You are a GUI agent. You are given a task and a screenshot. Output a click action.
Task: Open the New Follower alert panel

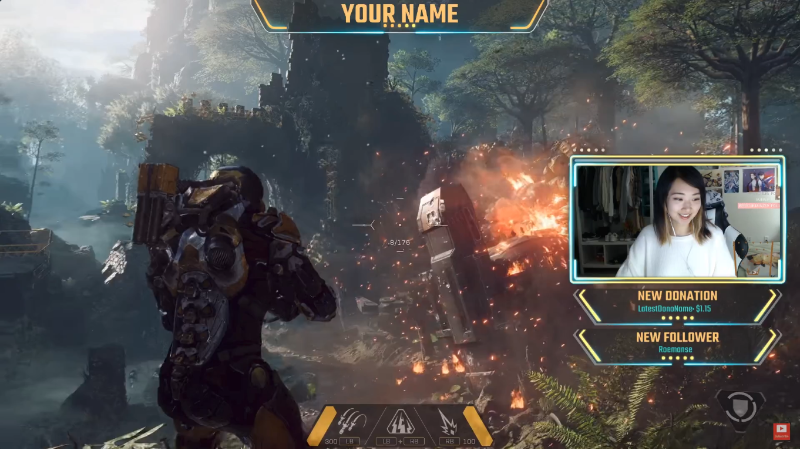pyautogui.click(x=677, y=344)
